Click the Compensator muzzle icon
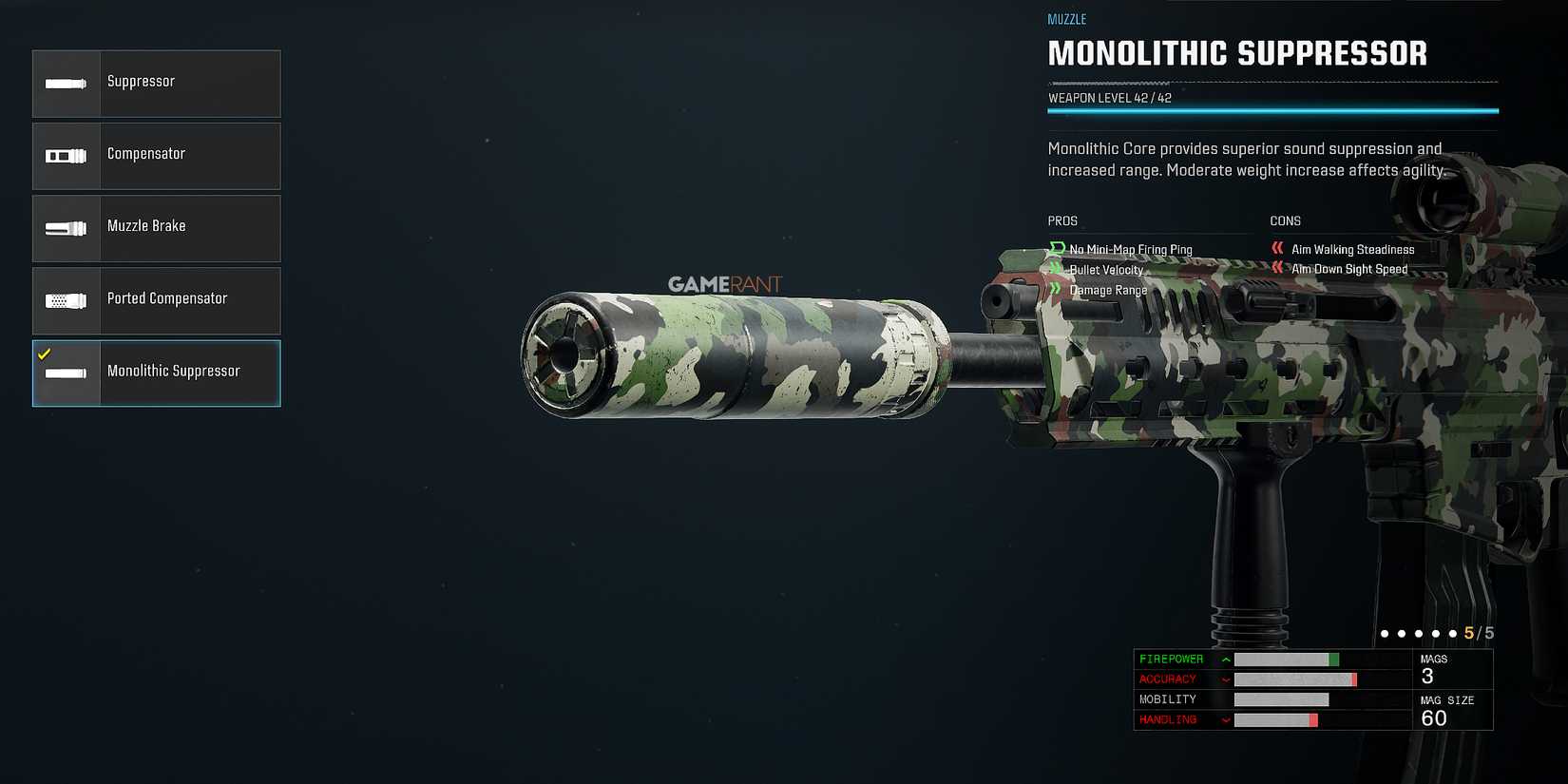 (x=66, y=155)
